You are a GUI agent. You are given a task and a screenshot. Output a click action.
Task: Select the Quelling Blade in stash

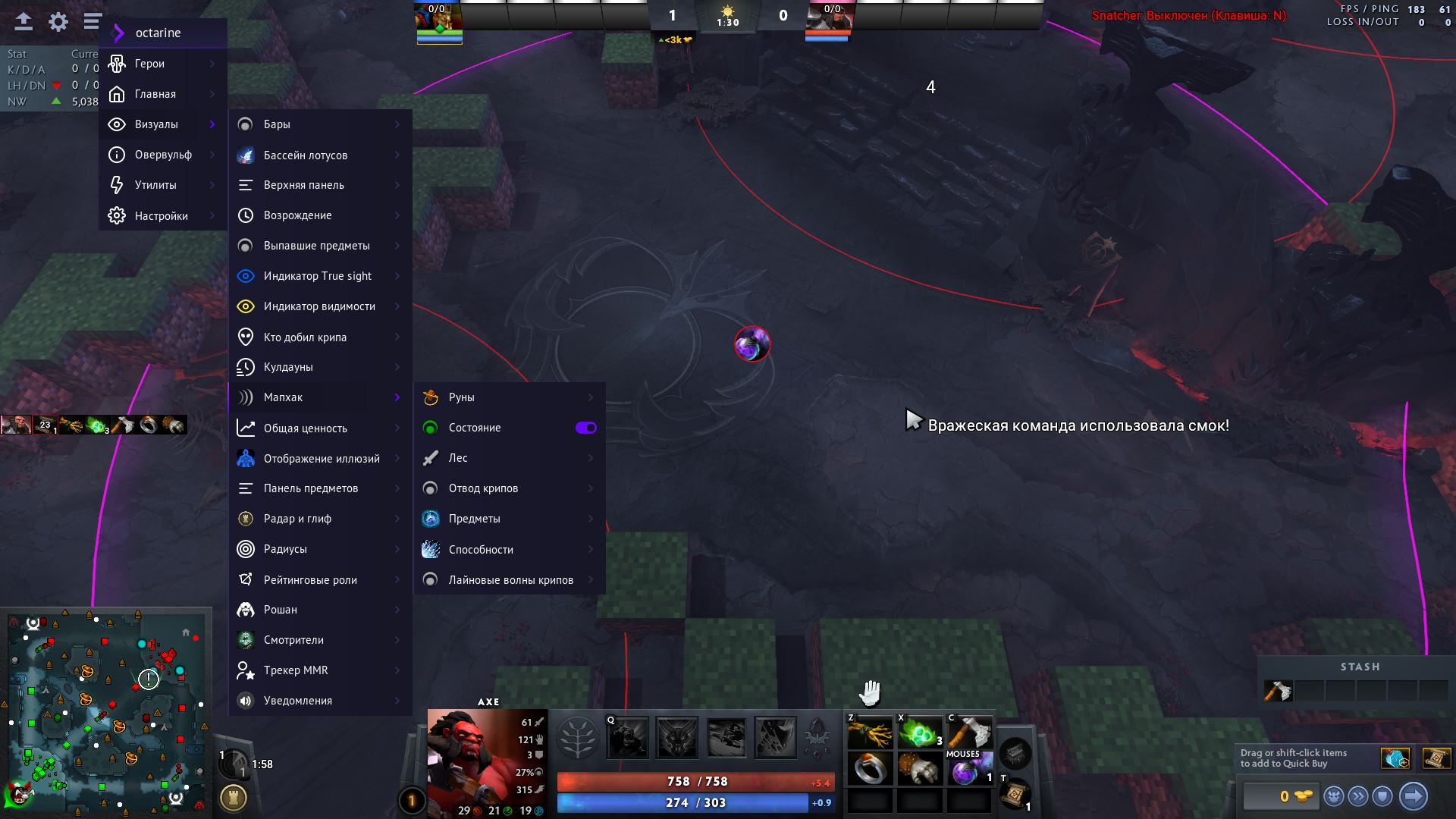pos(1279,691)
